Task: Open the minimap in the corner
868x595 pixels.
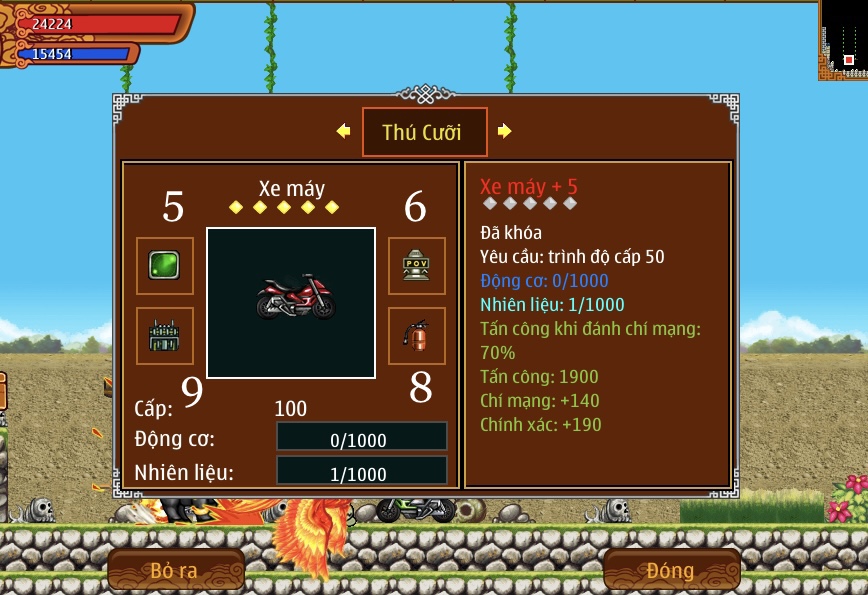Action: tap(843, 40)
